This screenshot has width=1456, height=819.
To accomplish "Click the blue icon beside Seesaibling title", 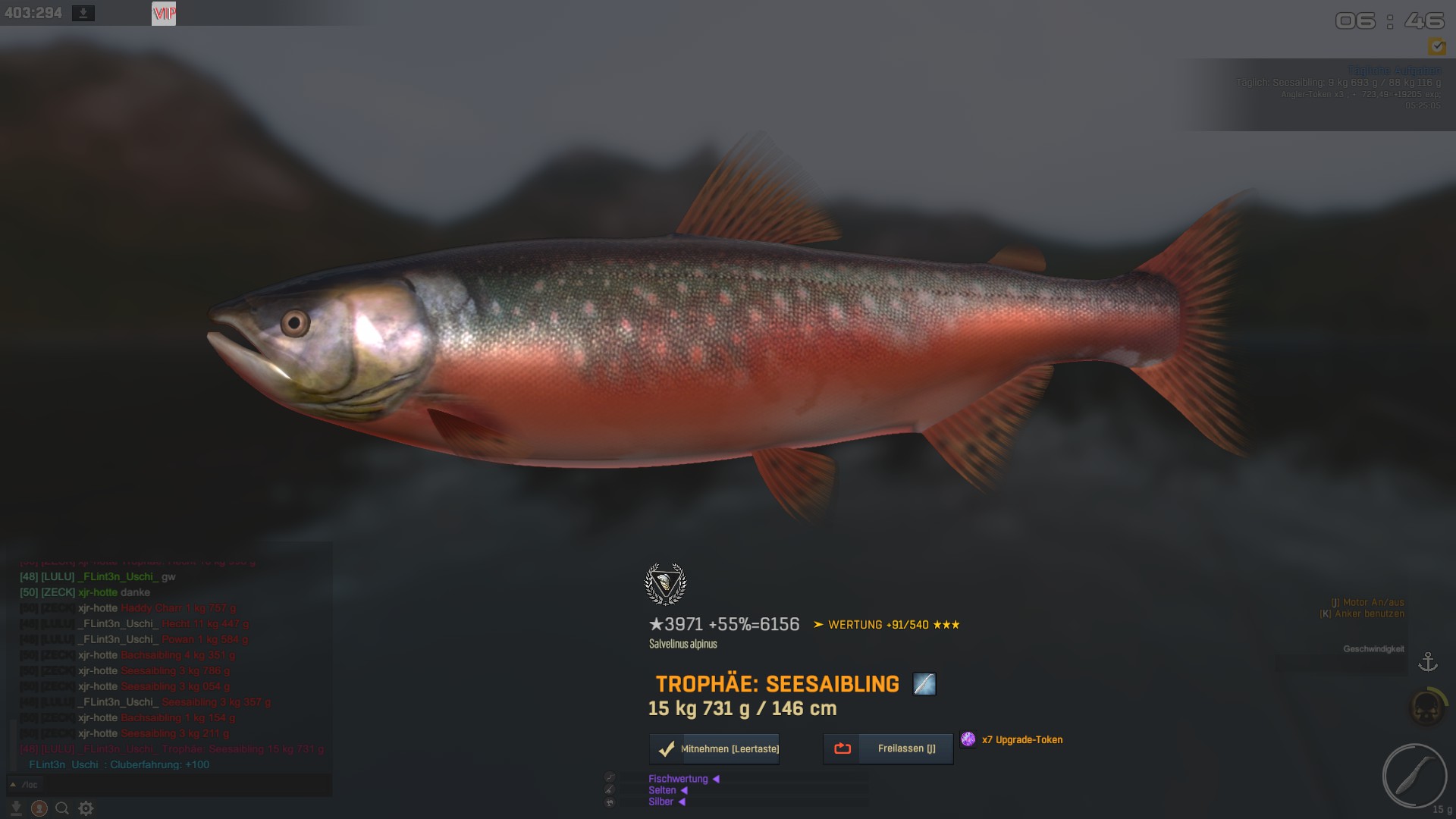I will coord(924,684).
